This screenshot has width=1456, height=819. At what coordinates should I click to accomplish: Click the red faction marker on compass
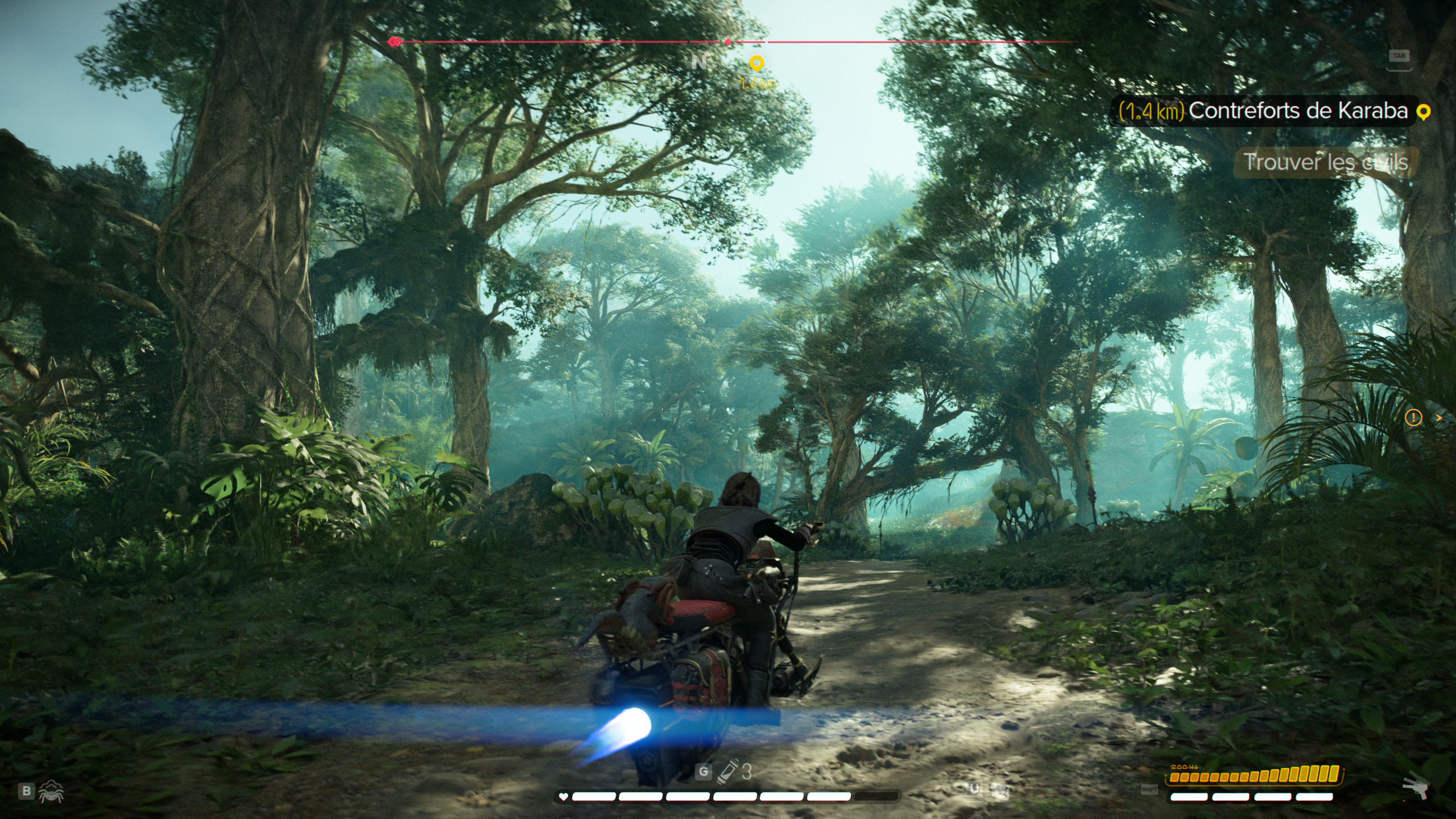tap(395, 42)
